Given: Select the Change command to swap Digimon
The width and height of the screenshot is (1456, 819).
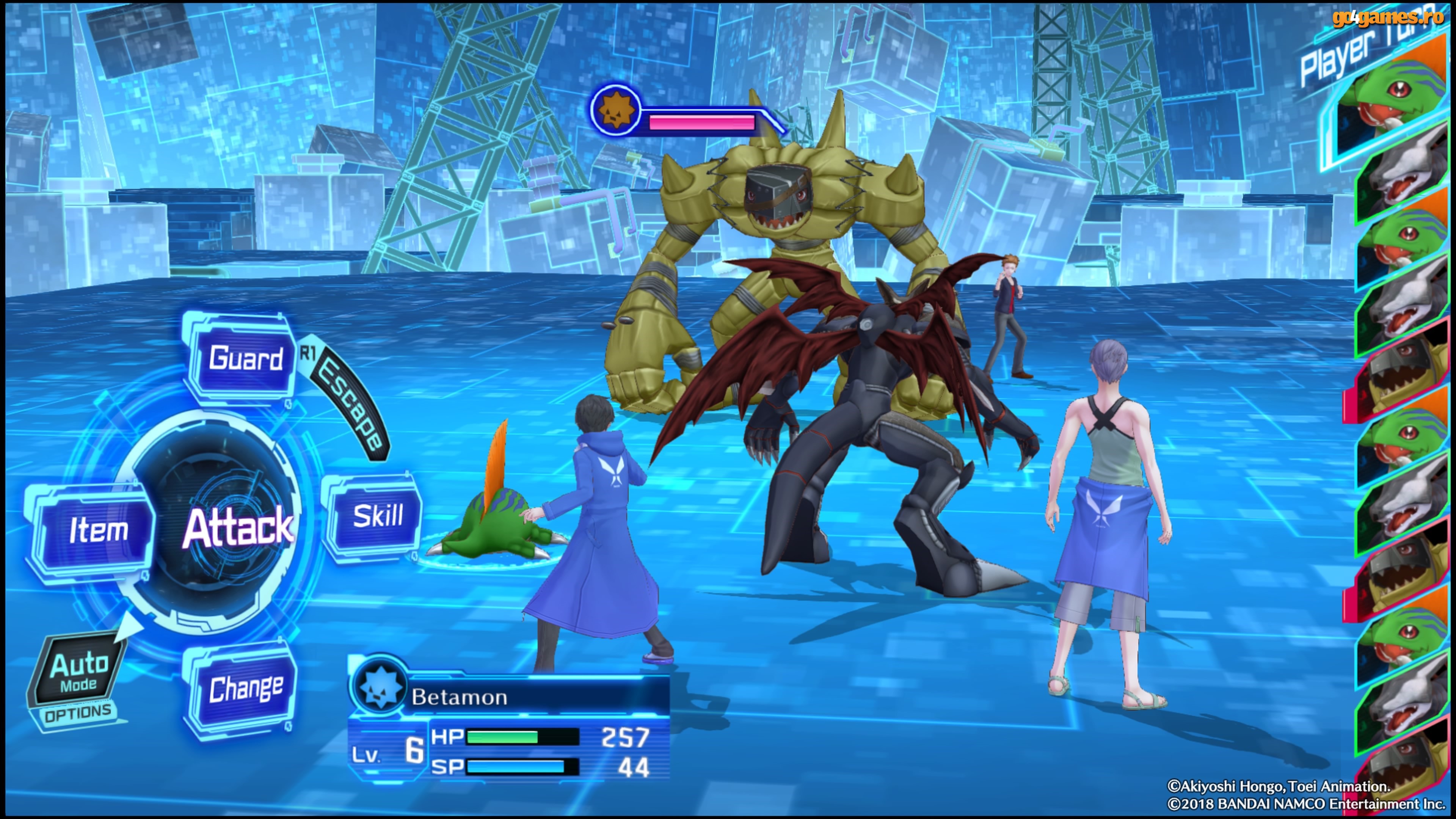Looking at the screenshot, I should [246, 689].
